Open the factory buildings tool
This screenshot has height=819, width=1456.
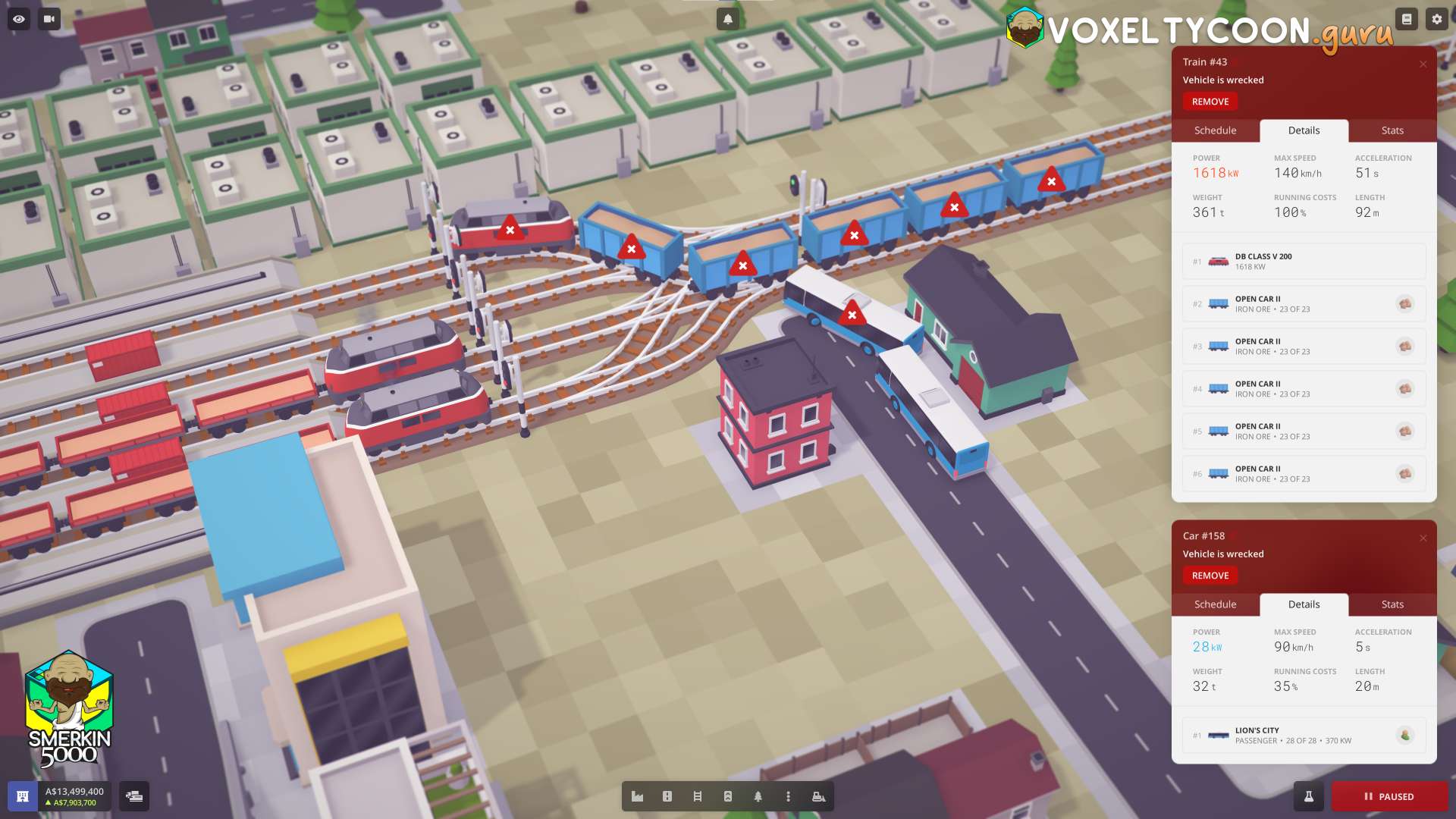(x=637, y=796)
